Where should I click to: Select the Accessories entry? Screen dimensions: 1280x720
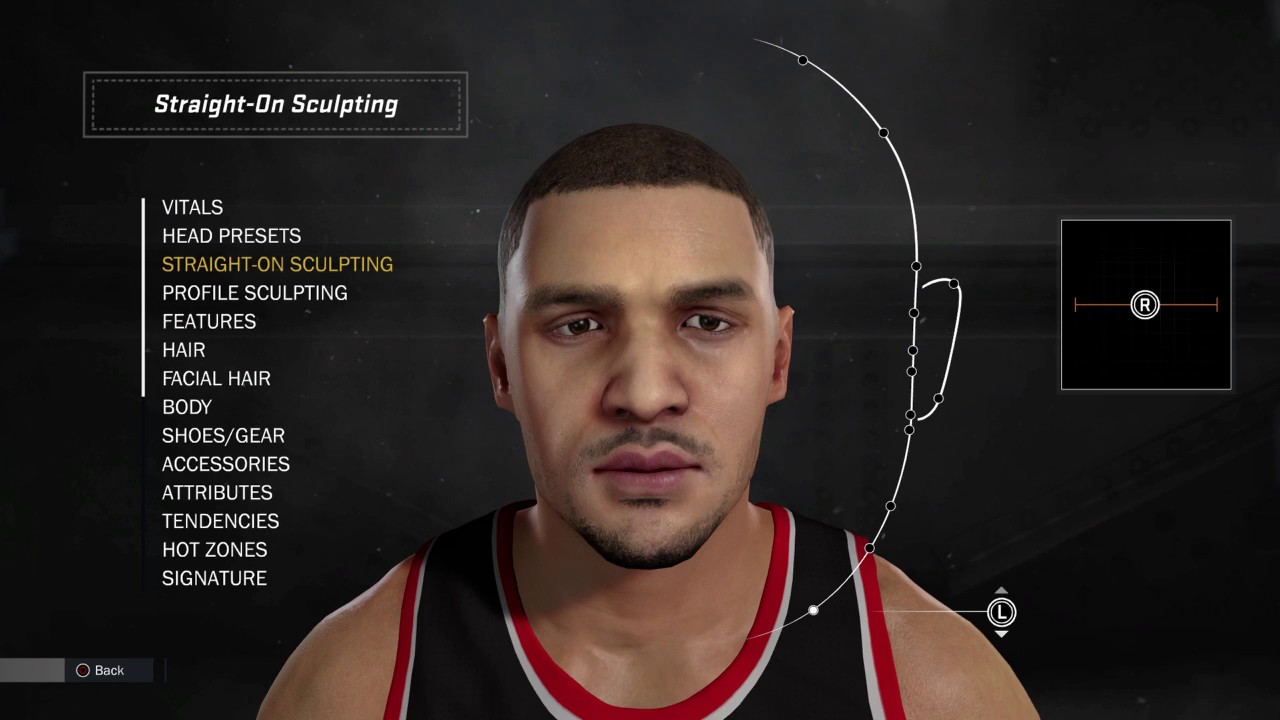[x=225, y=464]
